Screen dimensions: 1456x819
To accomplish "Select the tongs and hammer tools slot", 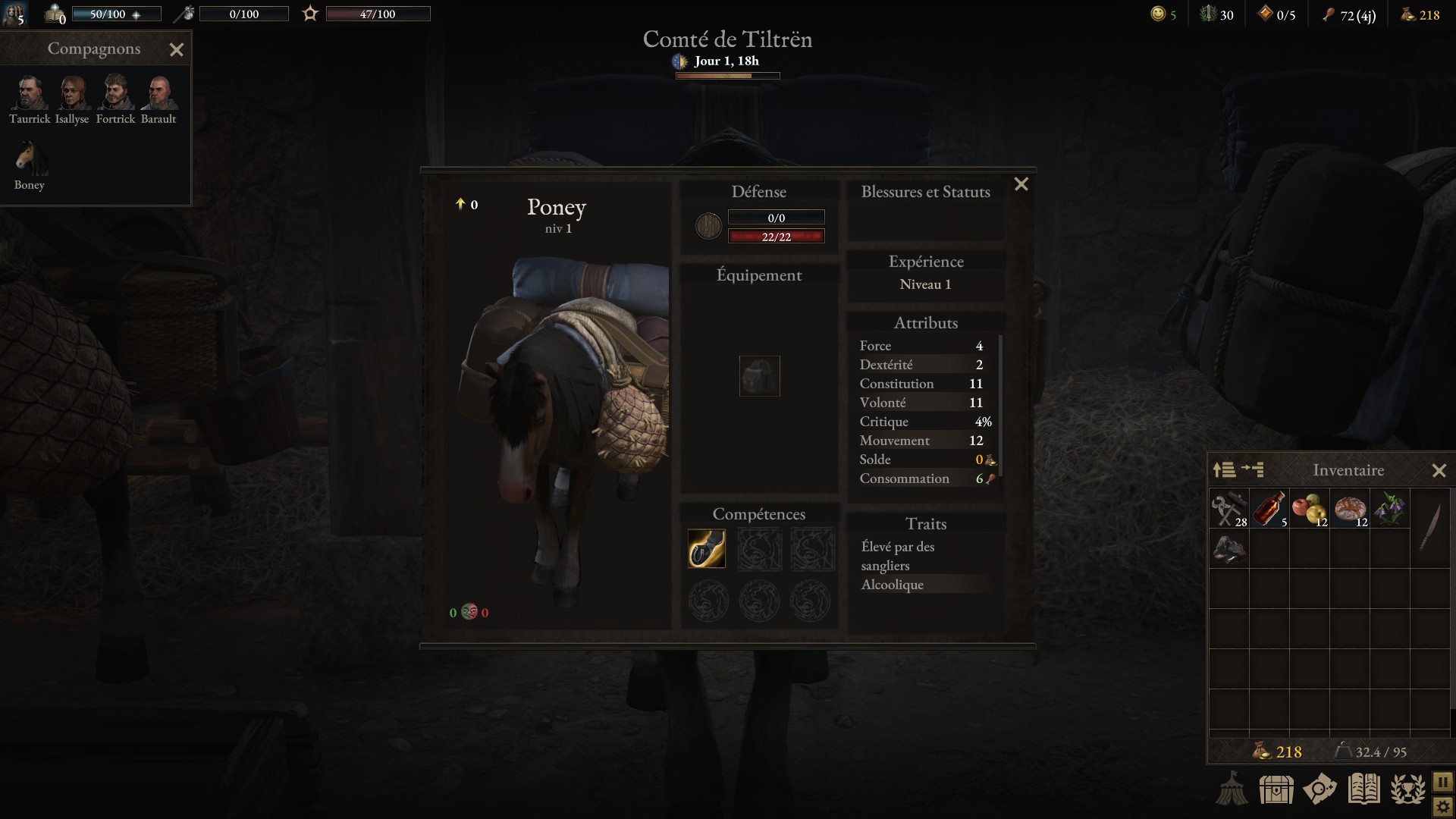I will [x=1228, y=509].
